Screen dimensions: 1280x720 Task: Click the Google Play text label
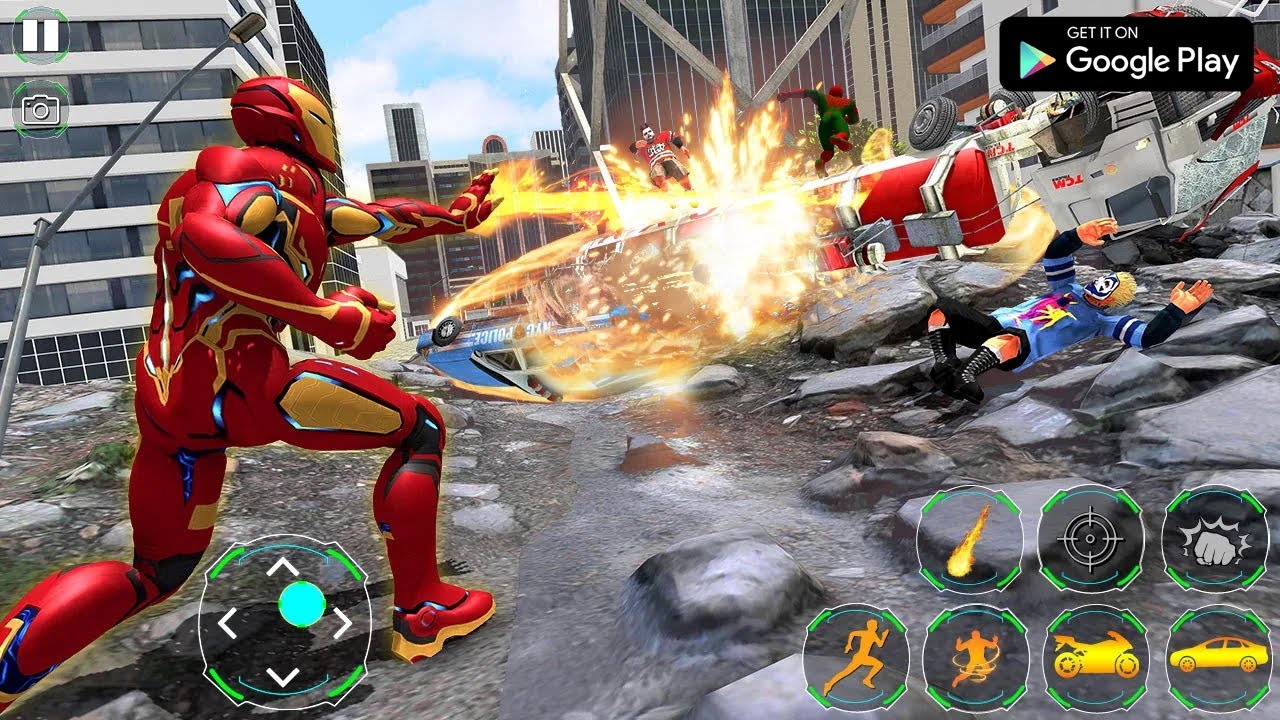point(1150,62)
